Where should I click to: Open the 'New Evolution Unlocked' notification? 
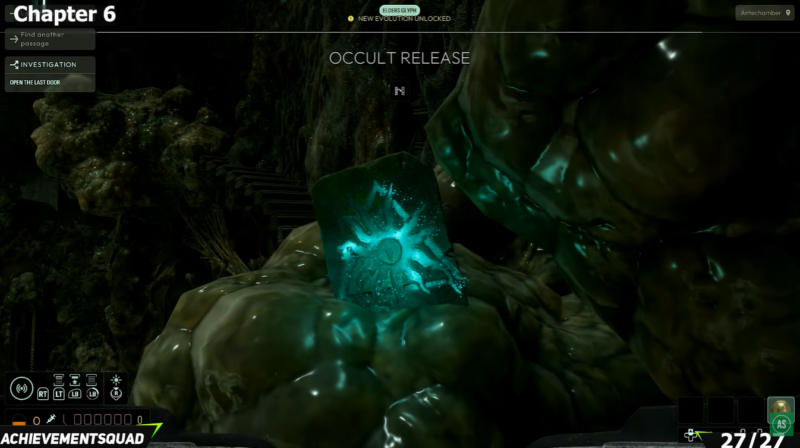400,18
